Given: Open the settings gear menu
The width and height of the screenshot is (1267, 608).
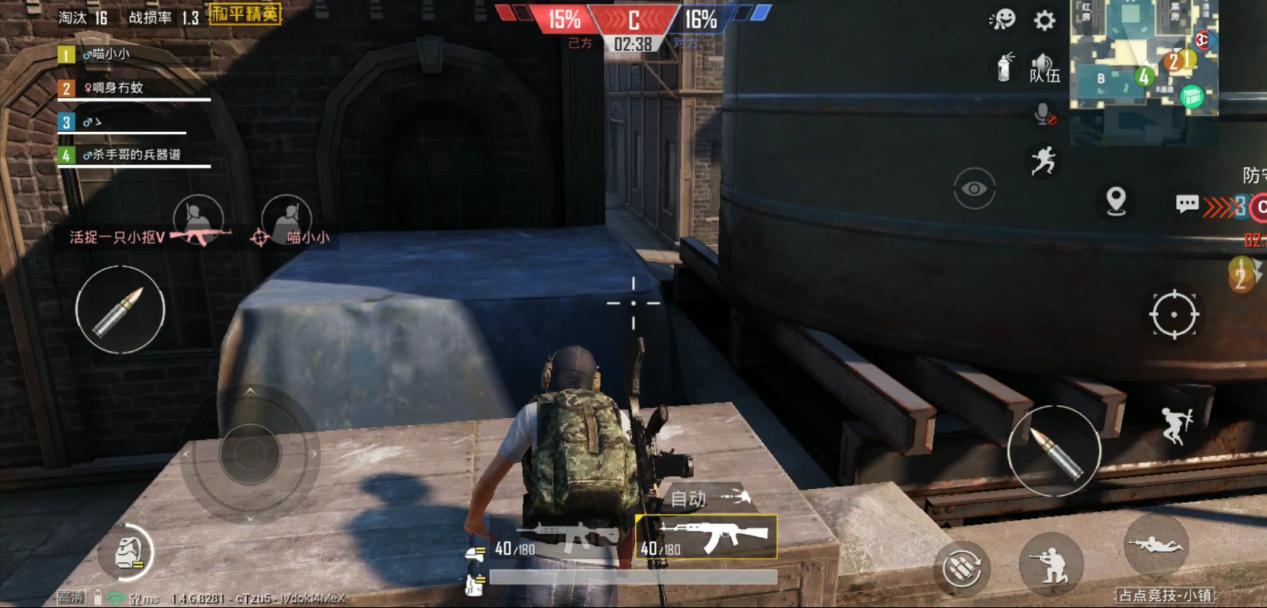Looking at the screenshot, I should click(1045, 21).
